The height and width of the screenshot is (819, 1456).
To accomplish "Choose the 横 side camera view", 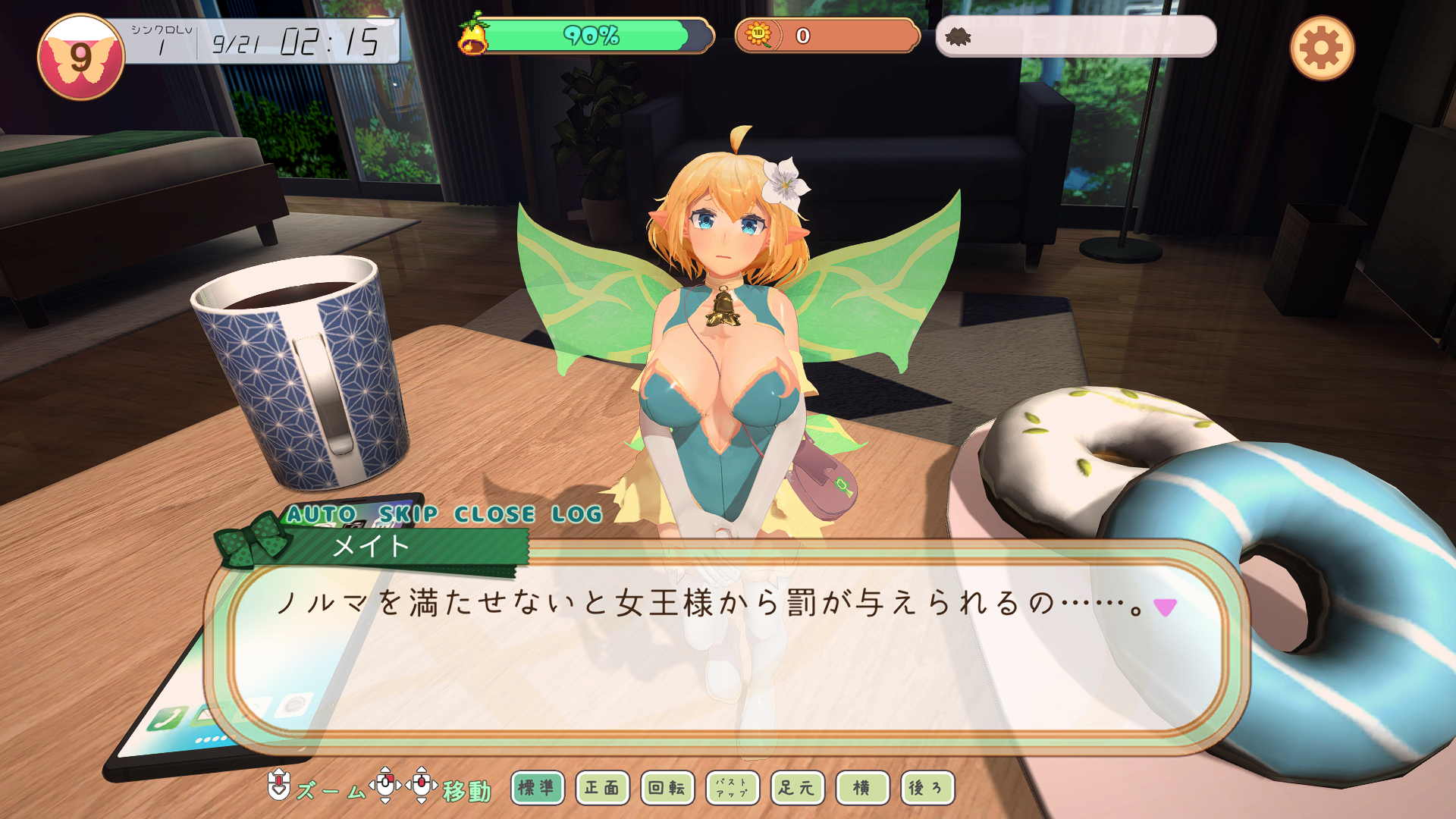I will pos(862,788).
